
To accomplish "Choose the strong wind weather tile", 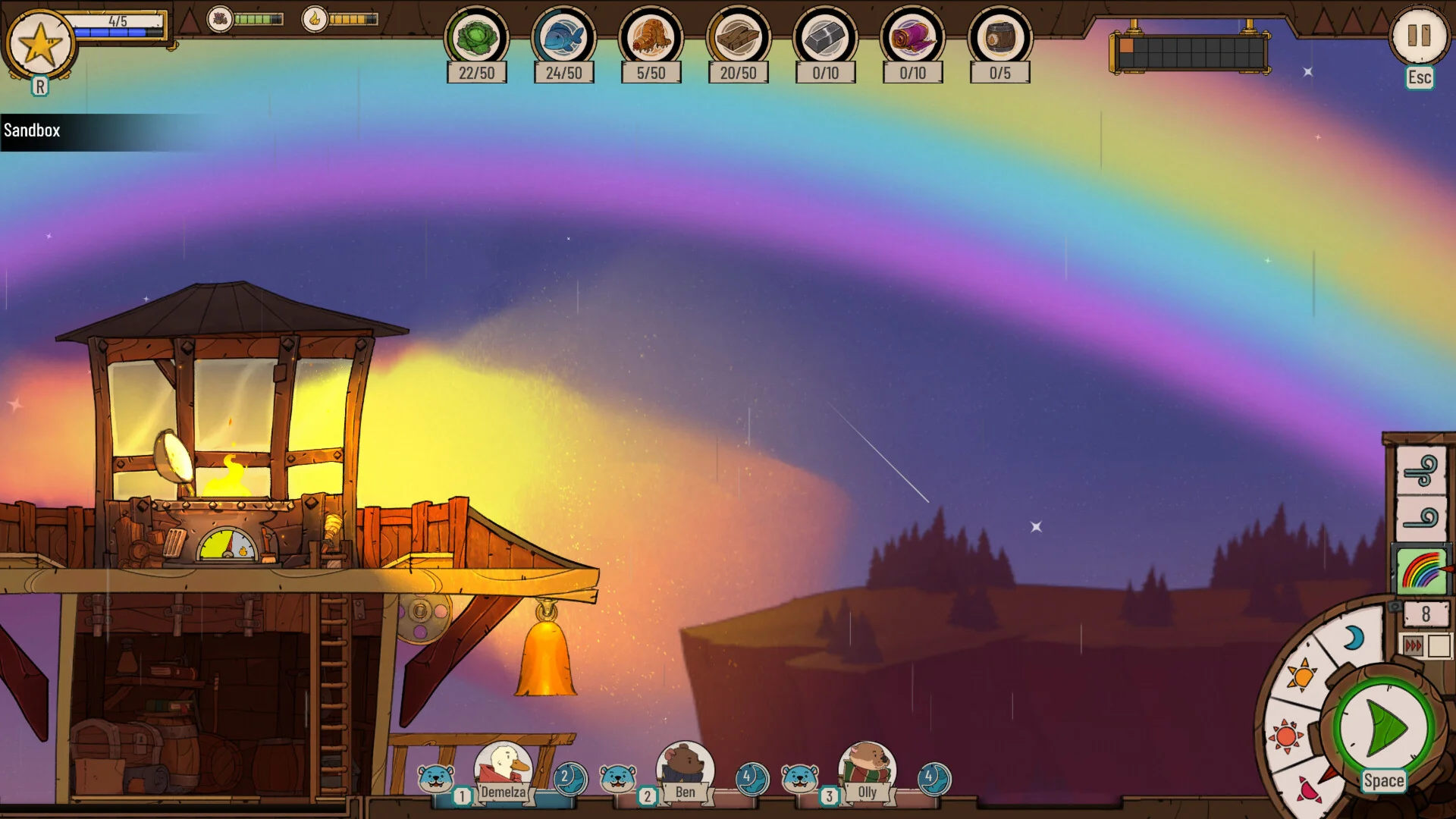I will [x=1421, y=471].
